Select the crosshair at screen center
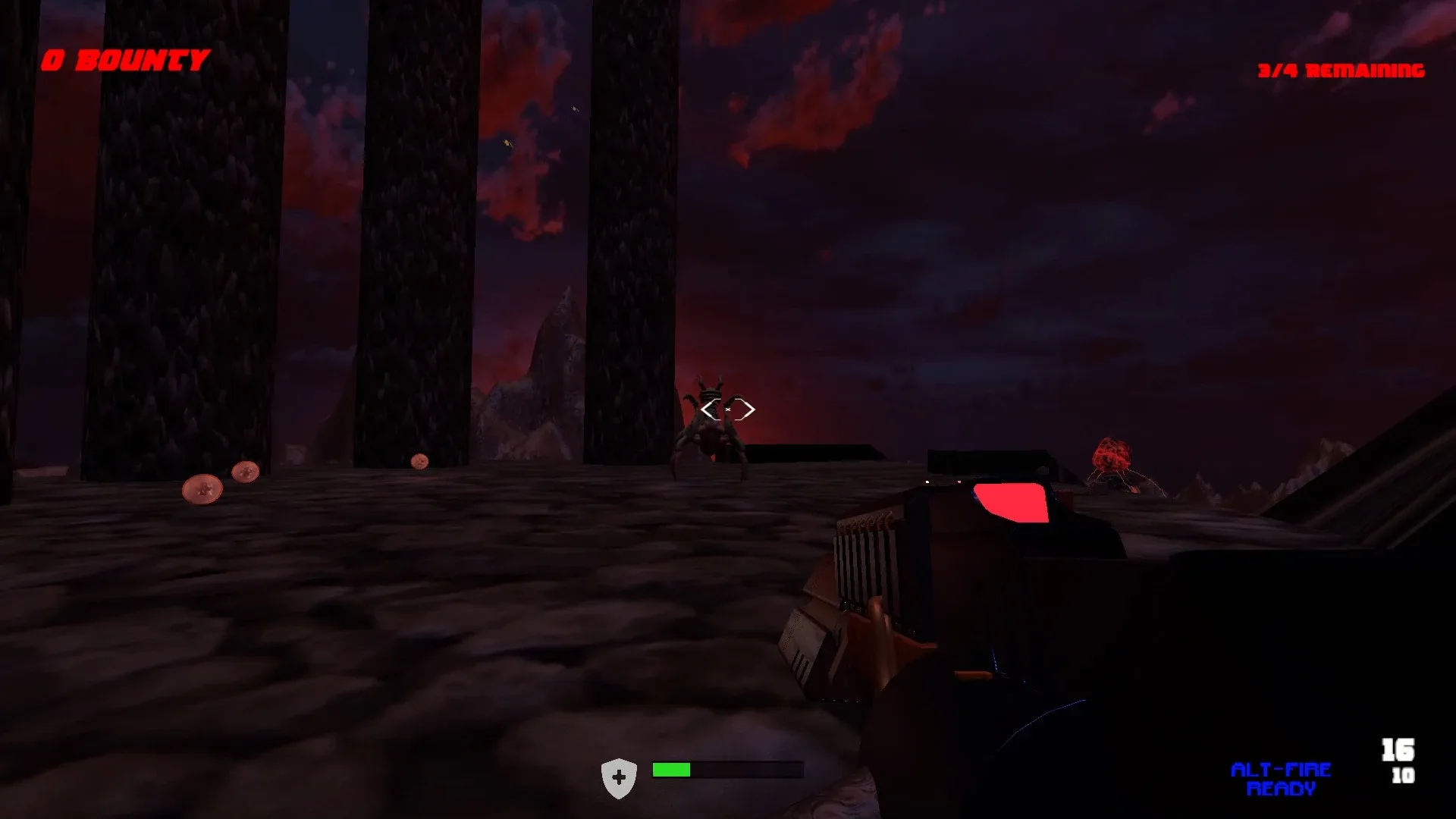Screen dimensions: 1456x819 [x=728, y=409]
